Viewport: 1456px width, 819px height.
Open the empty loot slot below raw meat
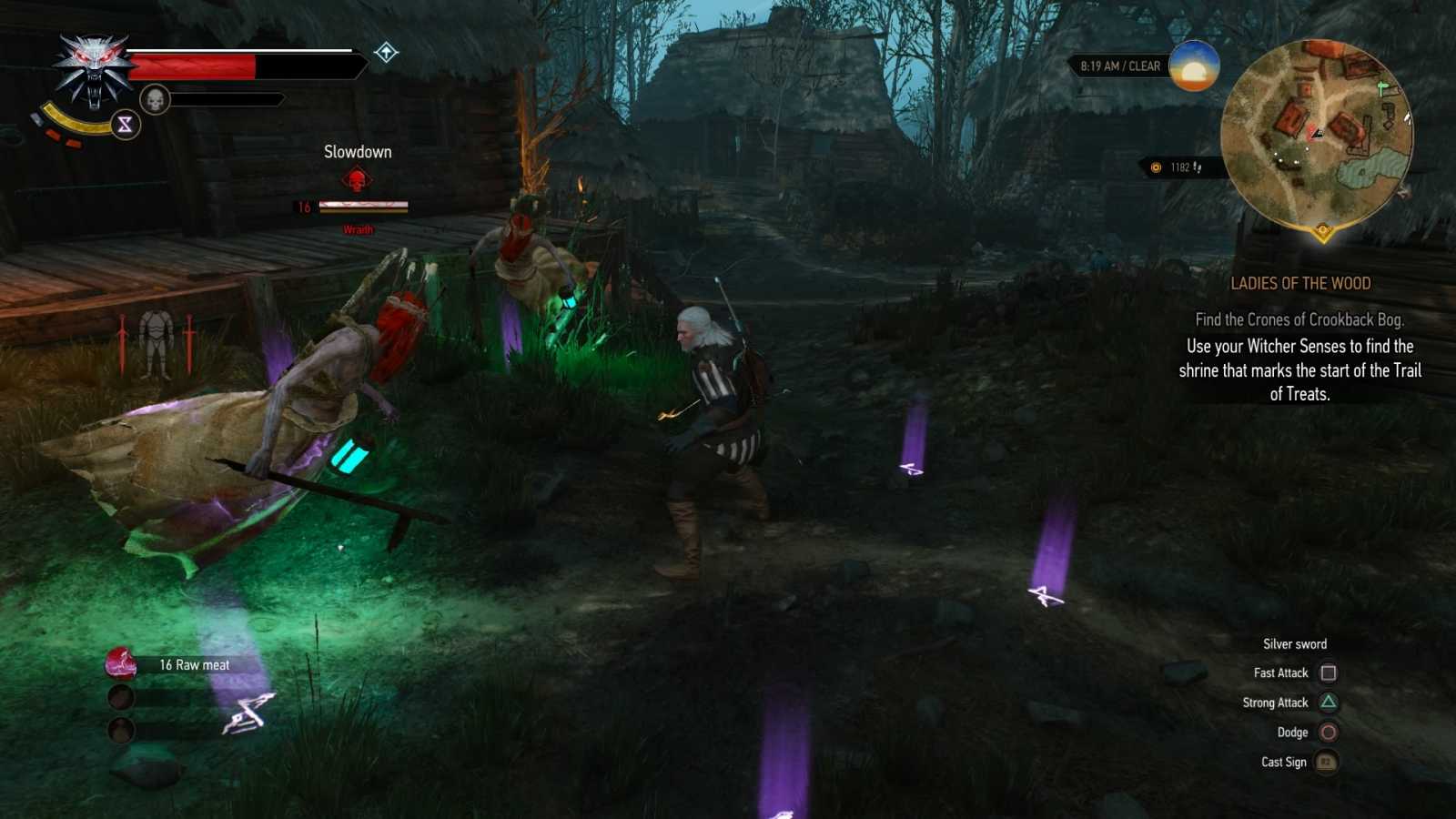point(119,697)
